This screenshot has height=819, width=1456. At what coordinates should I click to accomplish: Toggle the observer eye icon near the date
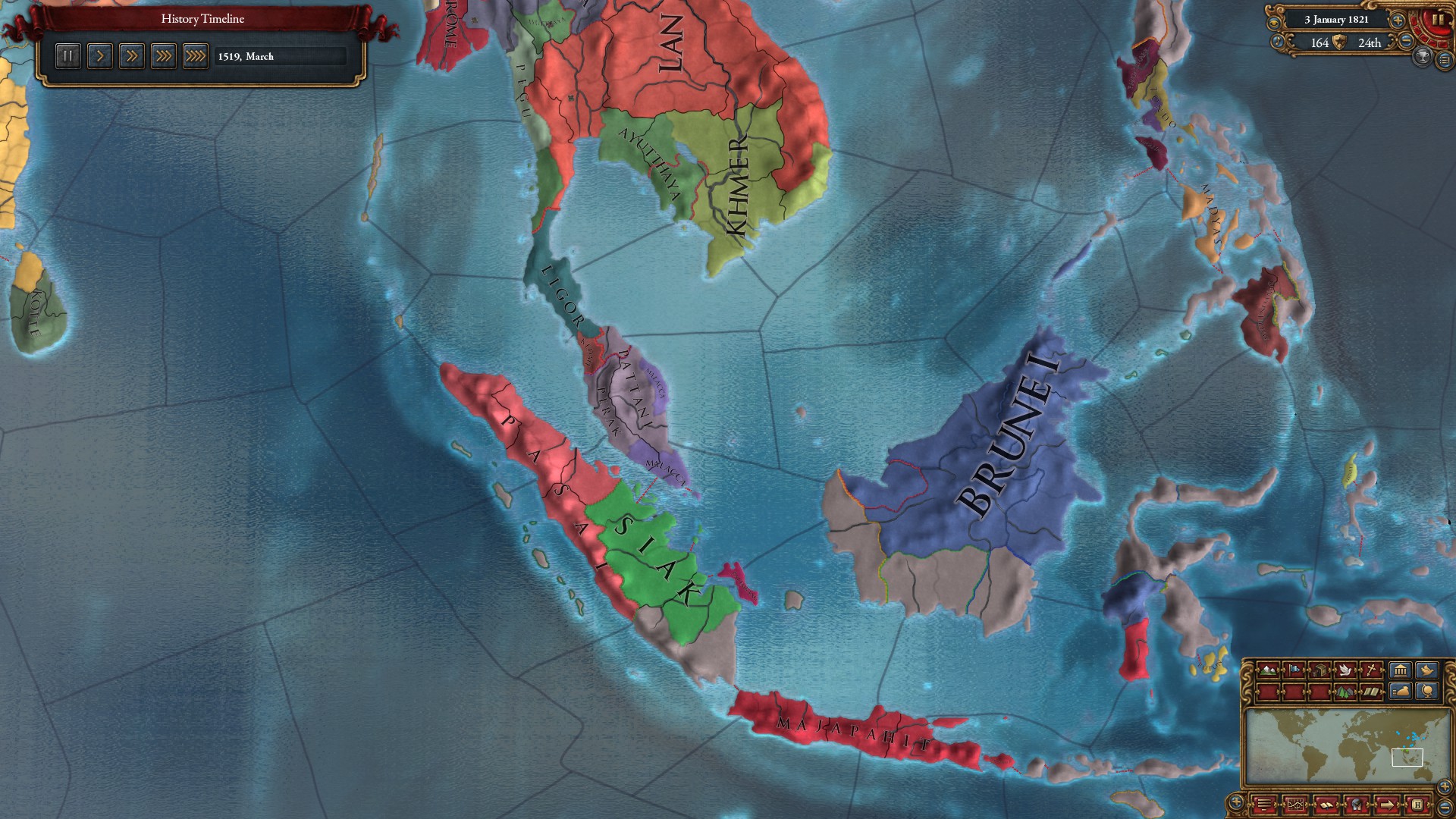pos(1274,22)
